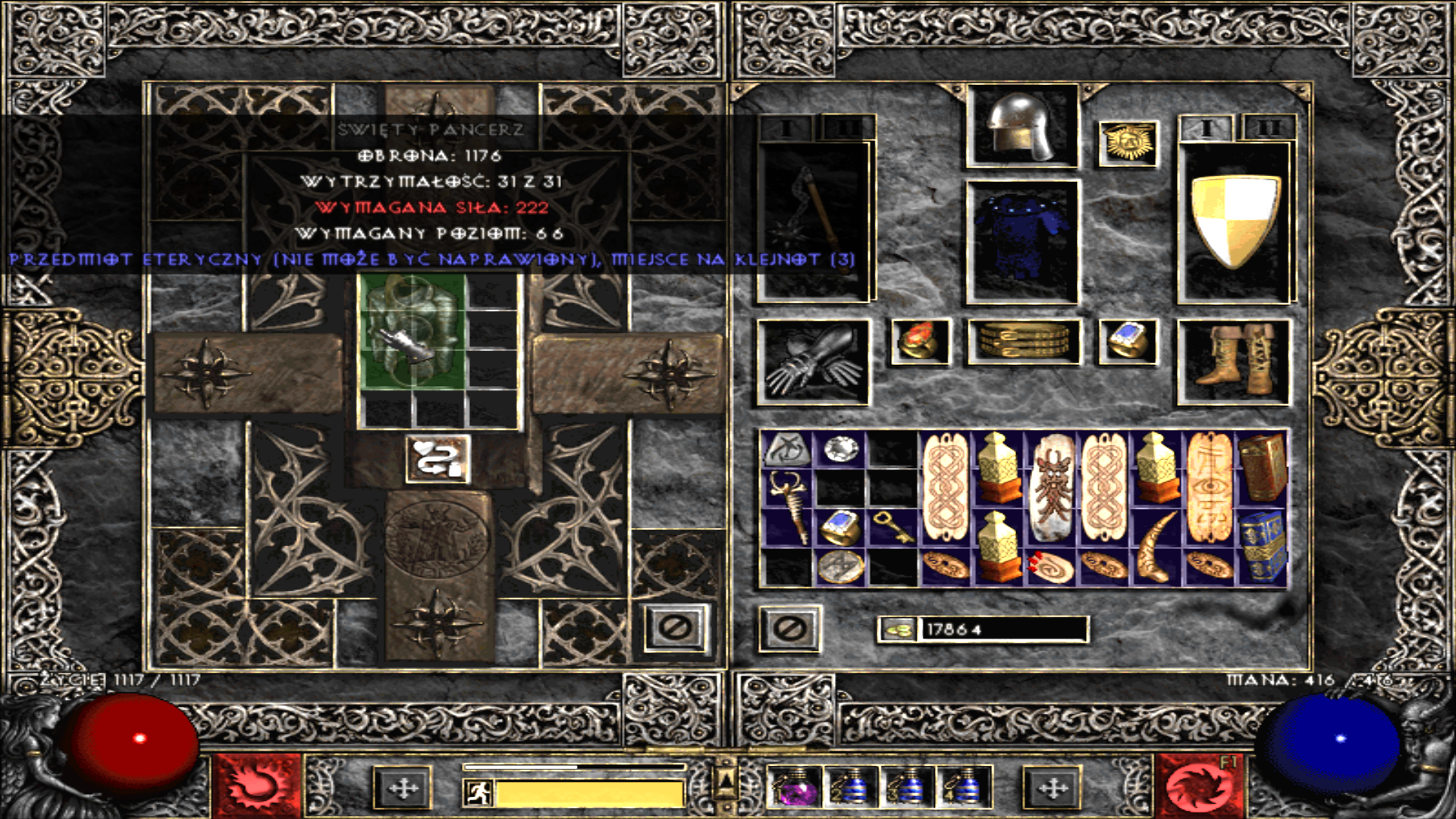Pick up the golden key in inventory
This screenshot has width=1456, height=819.
(893, 527)
